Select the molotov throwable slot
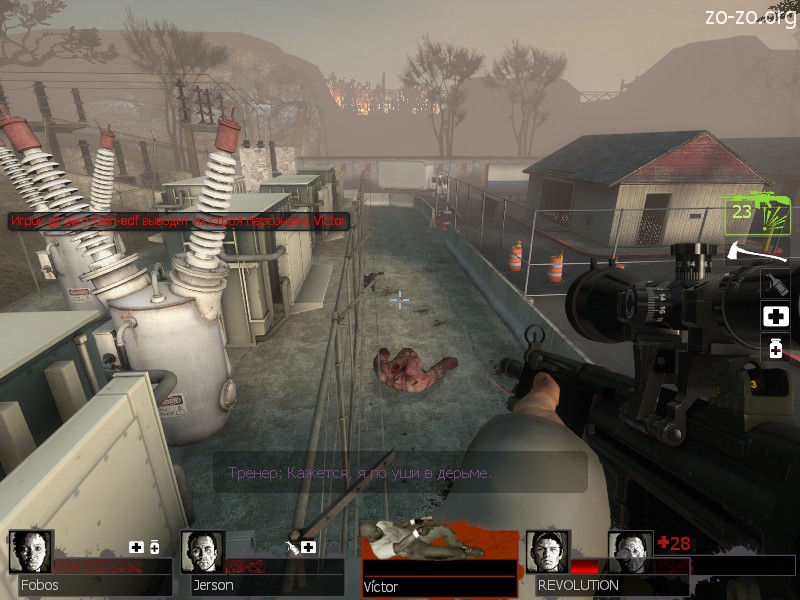This screenshot has height=600, width=800. point(775,283)
